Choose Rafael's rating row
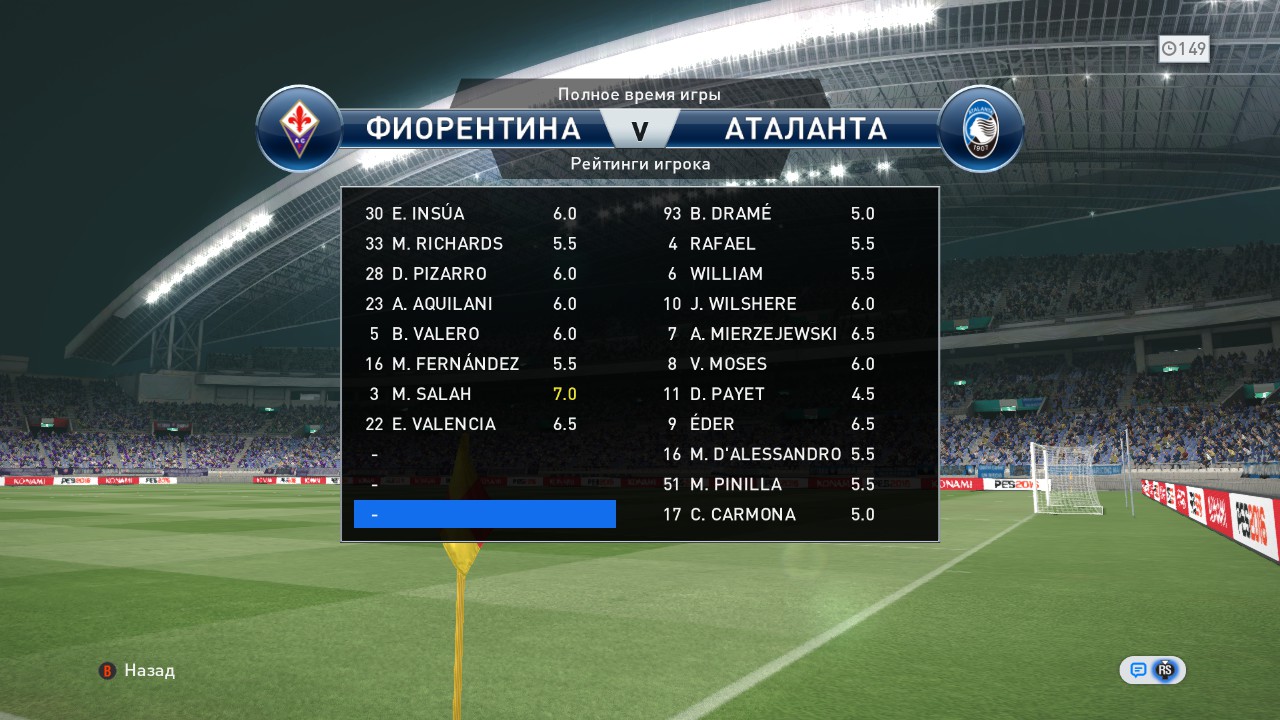 (x=770, y=244)
